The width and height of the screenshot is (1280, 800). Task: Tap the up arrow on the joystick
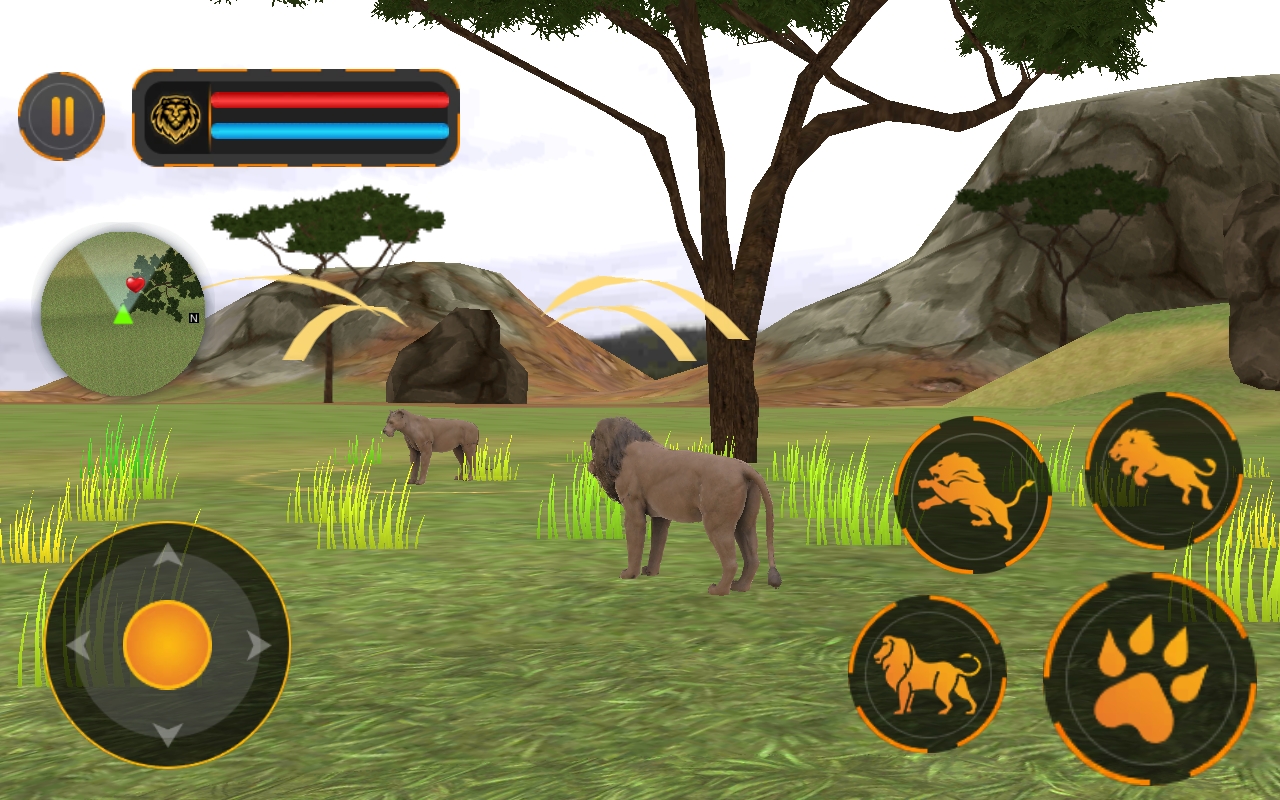[x=166, y=556]
